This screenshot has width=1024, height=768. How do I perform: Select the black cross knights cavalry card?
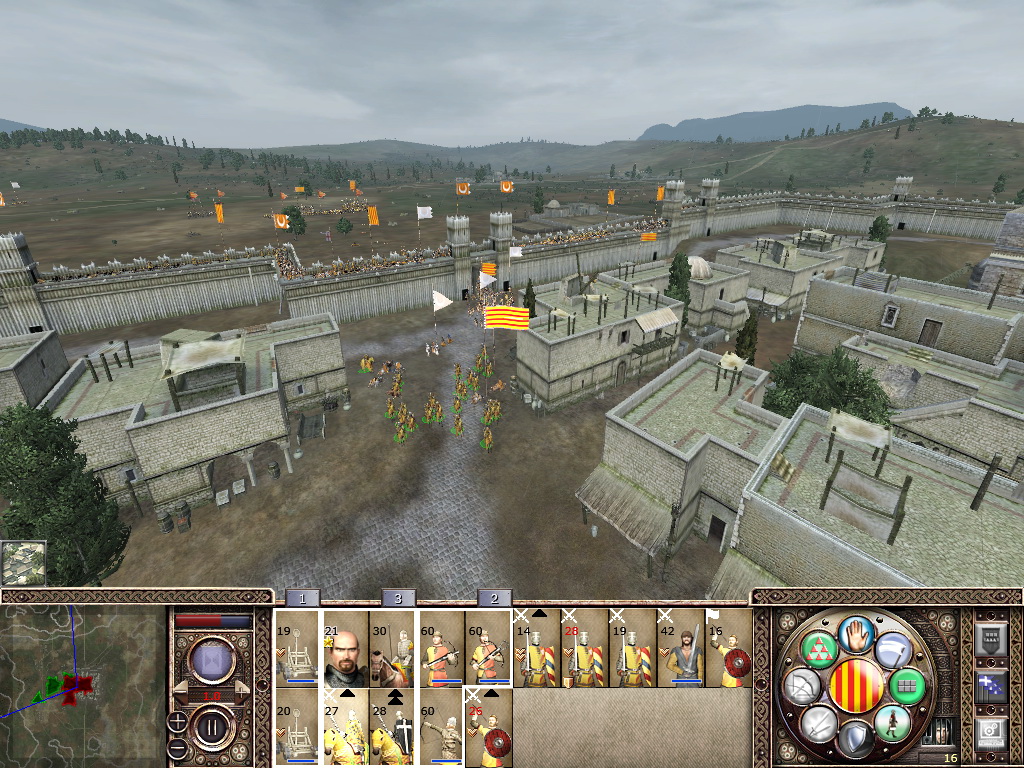tap(393, 727)
